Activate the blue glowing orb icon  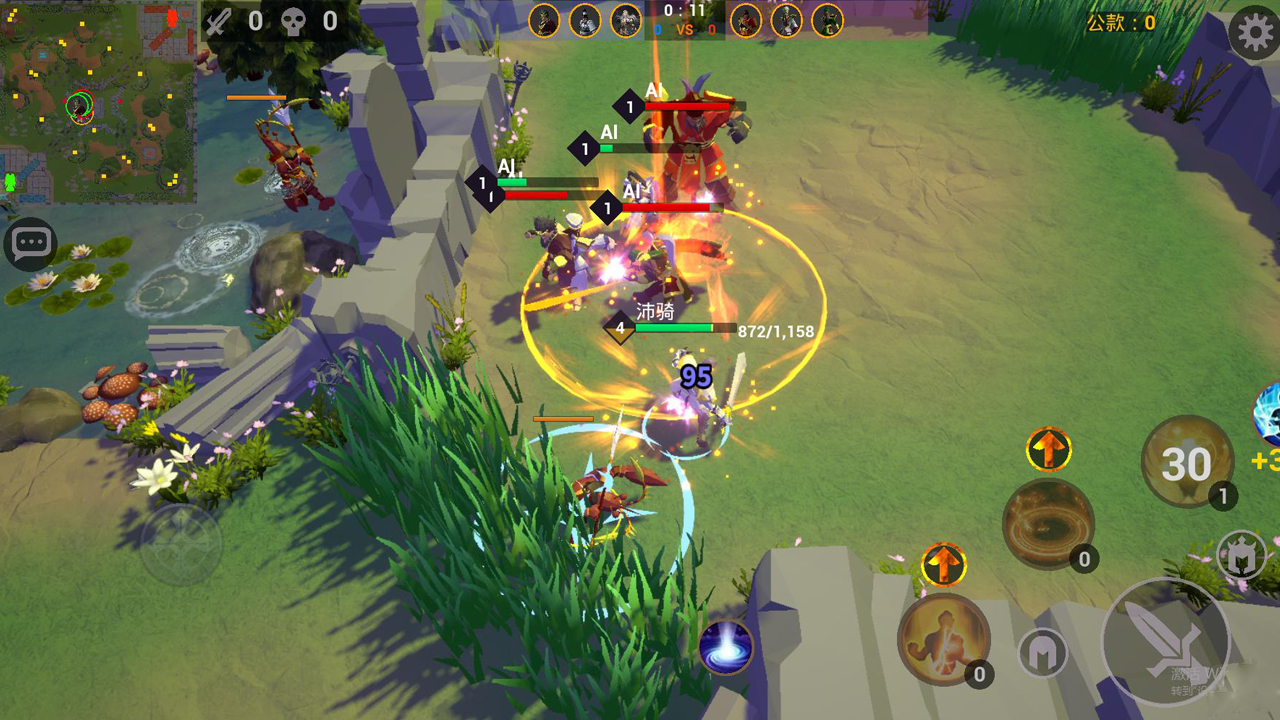[x=725, y=646]
